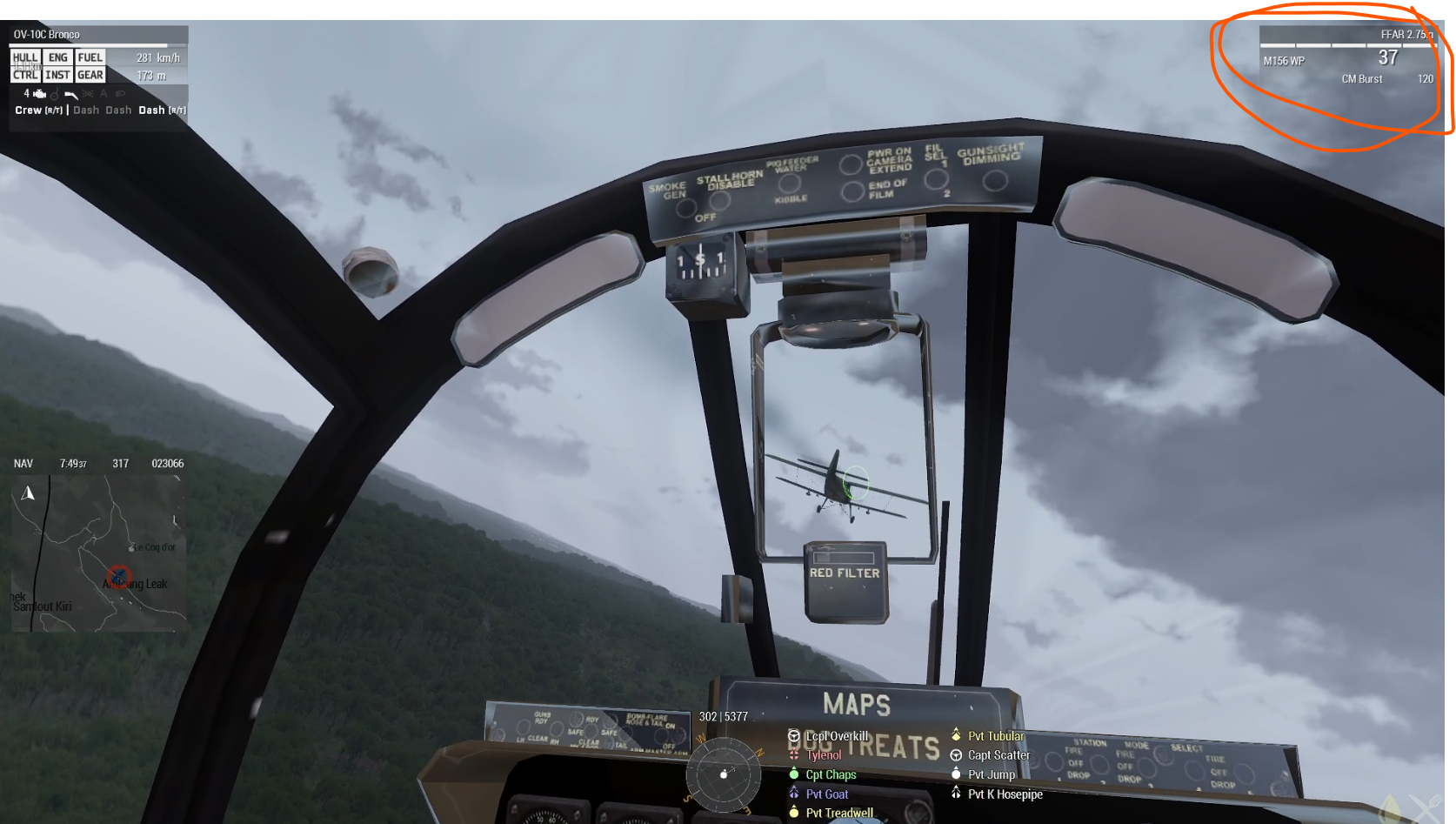Screen dimensions: 1456x824
Task: Click Pvt K Hosepipe in the squad list
Action: [1004, 794]
